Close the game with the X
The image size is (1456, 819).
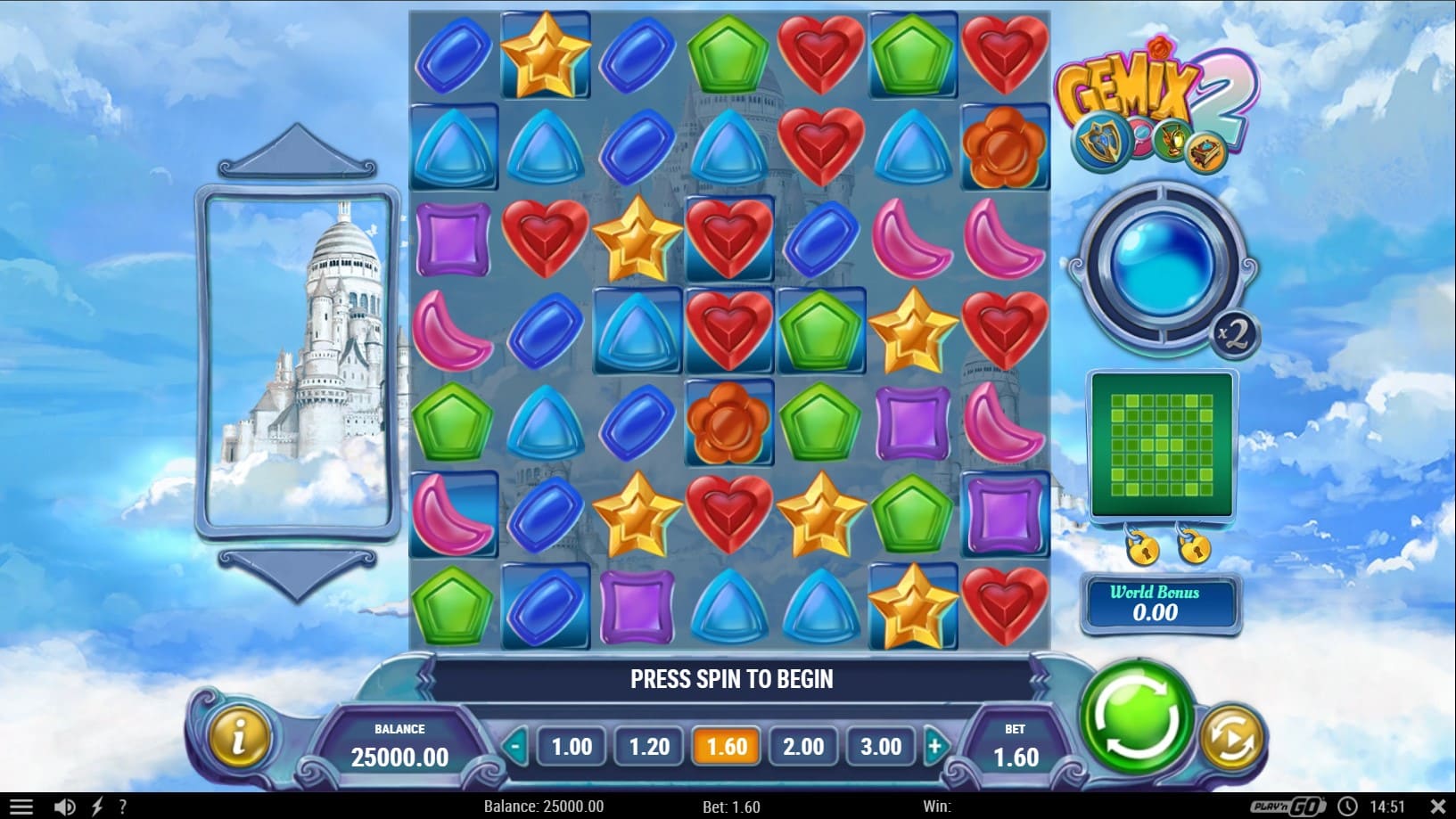click(x=1437, y=807)
